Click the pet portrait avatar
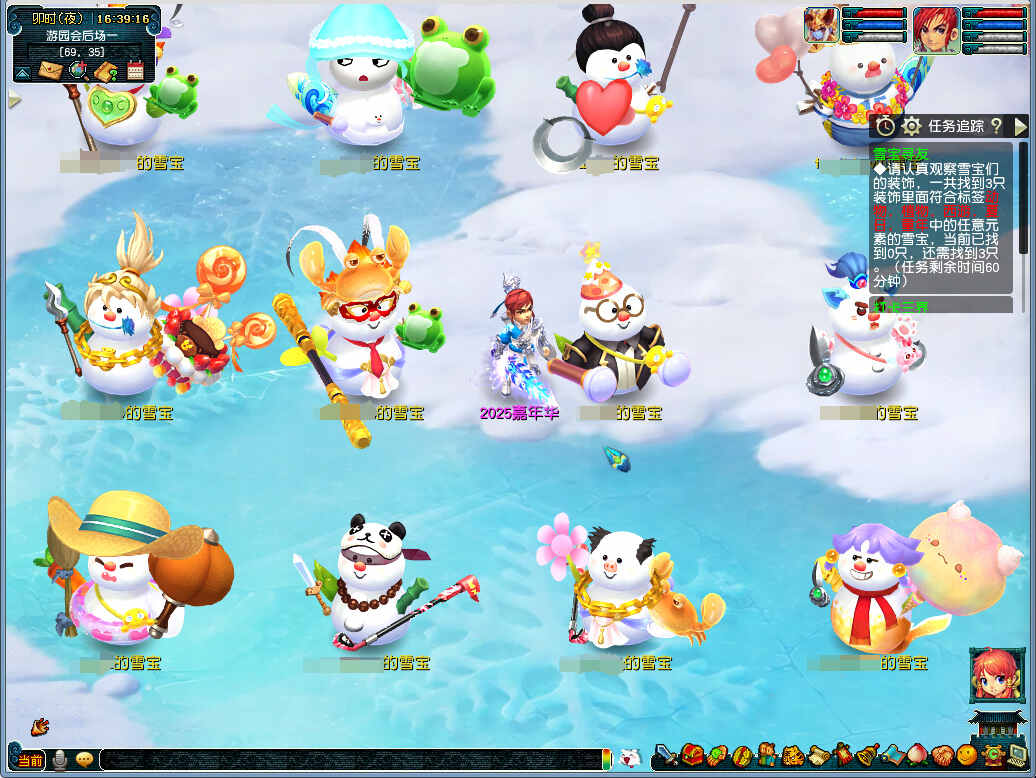Viewport: 1036px width, 778px height. (x=821, y=25)
